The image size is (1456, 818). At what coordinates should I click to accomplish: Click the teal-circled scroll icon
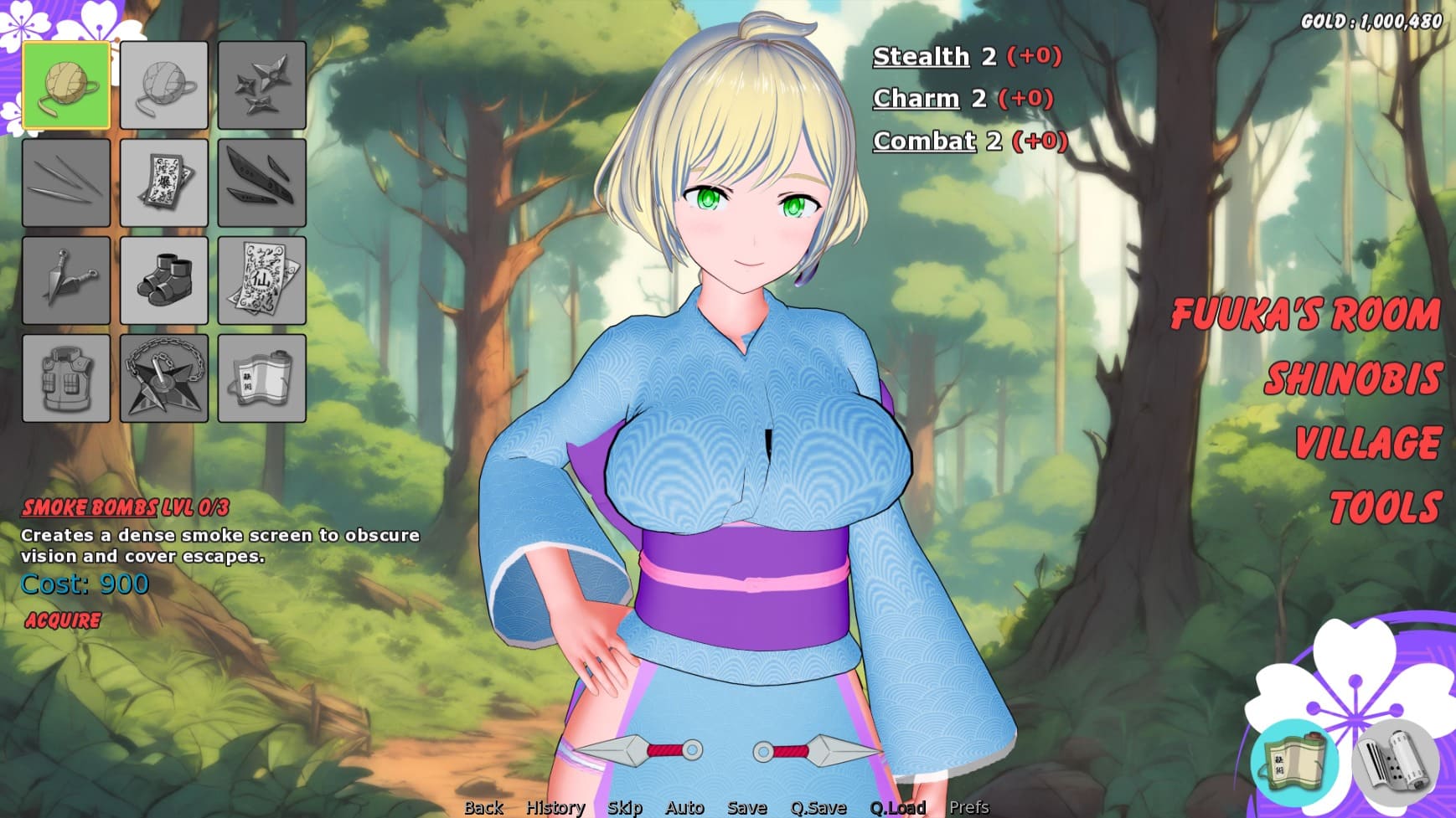tap(1294, 763)
